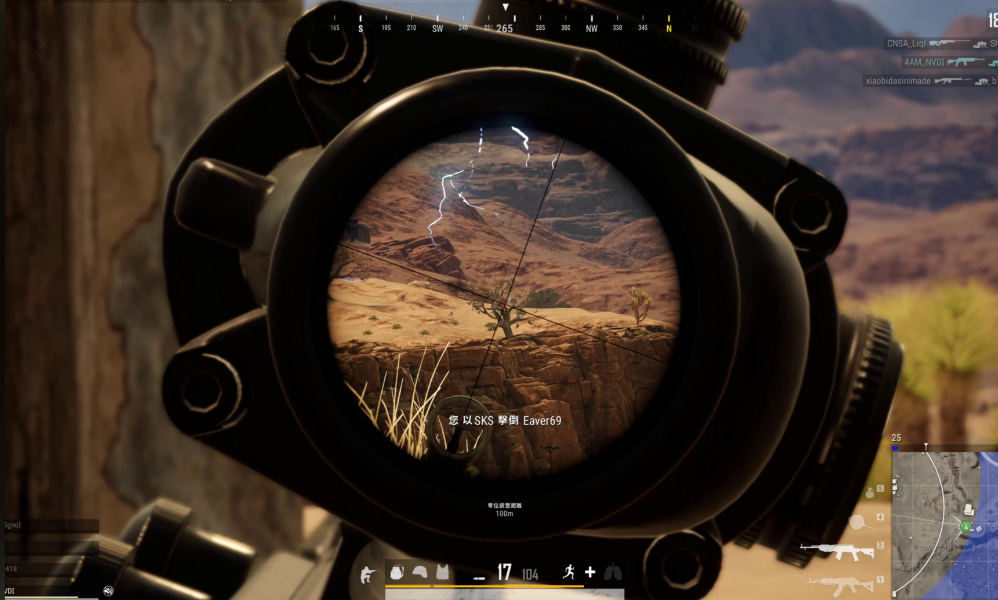Click the running figure boost icon
The image size is (998, 600).
(x=566, y=572)
